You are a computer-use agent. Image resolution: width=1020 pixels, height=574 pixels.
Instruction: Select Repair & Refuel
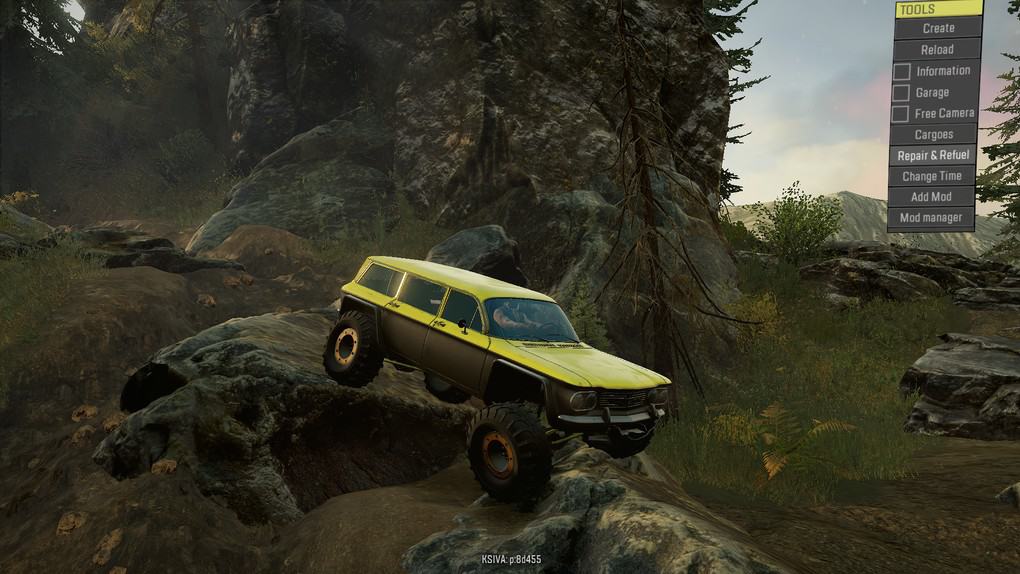932,156
